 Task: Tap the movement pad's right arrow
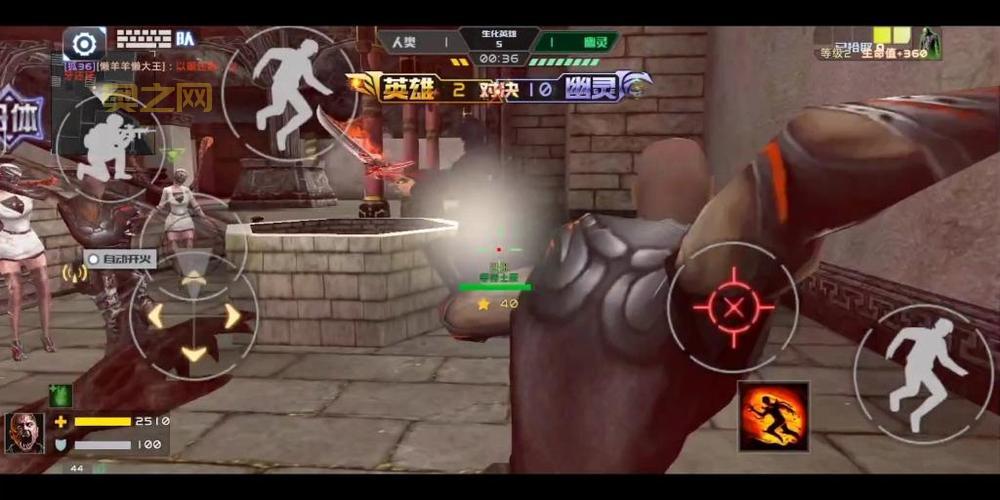[x=233, y=316]
